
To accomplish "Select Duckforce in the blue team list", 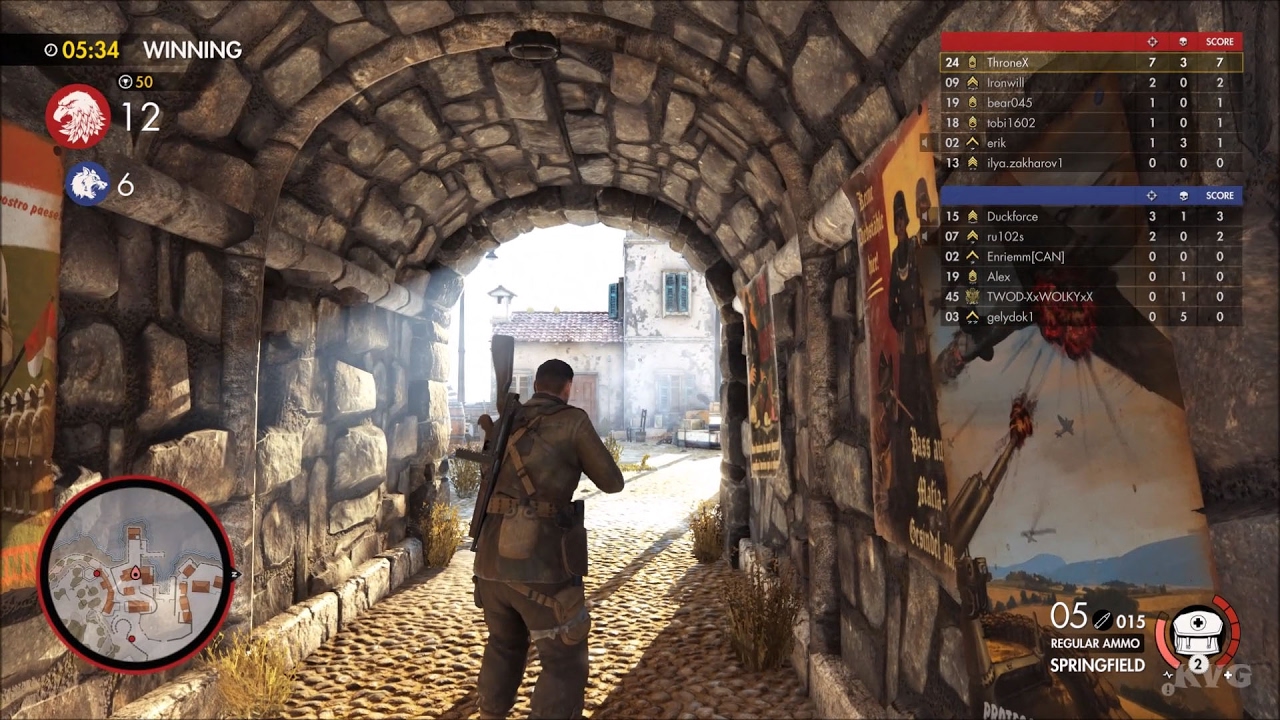I will pyautogui.click(x=1091, y=216).
